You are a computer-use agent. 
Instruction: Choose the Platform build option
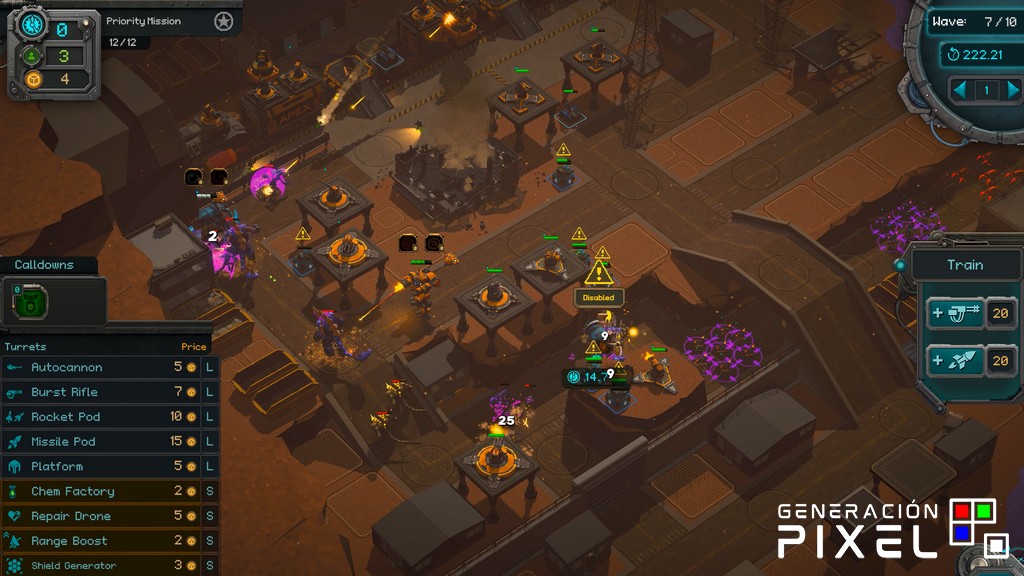(57, 467)
